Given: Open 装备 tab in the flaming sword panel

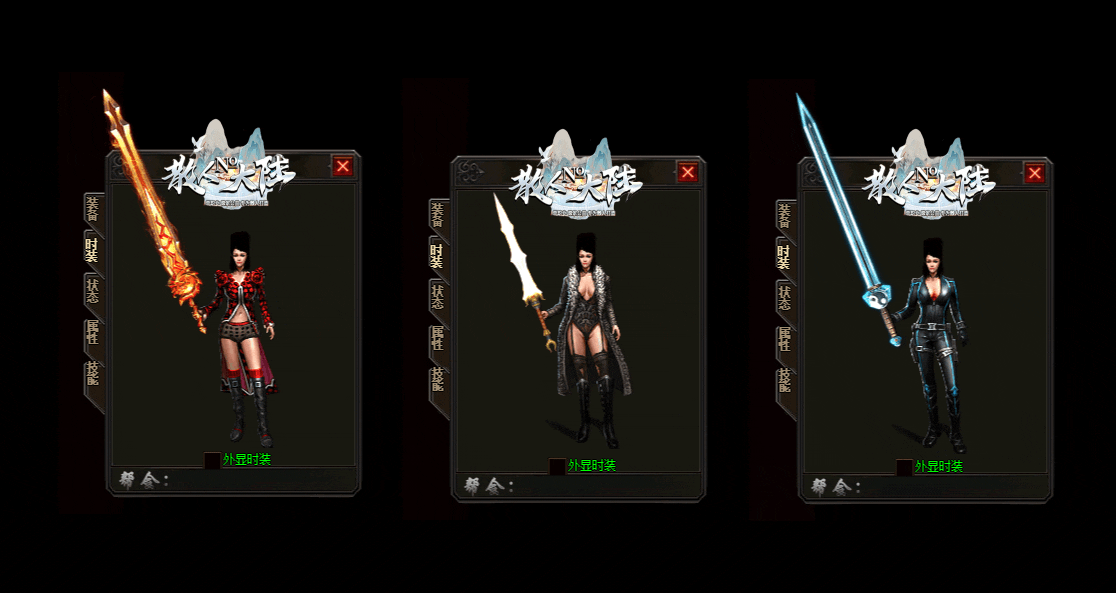Looking at the screenshot, I should click(x=93, y=211).
